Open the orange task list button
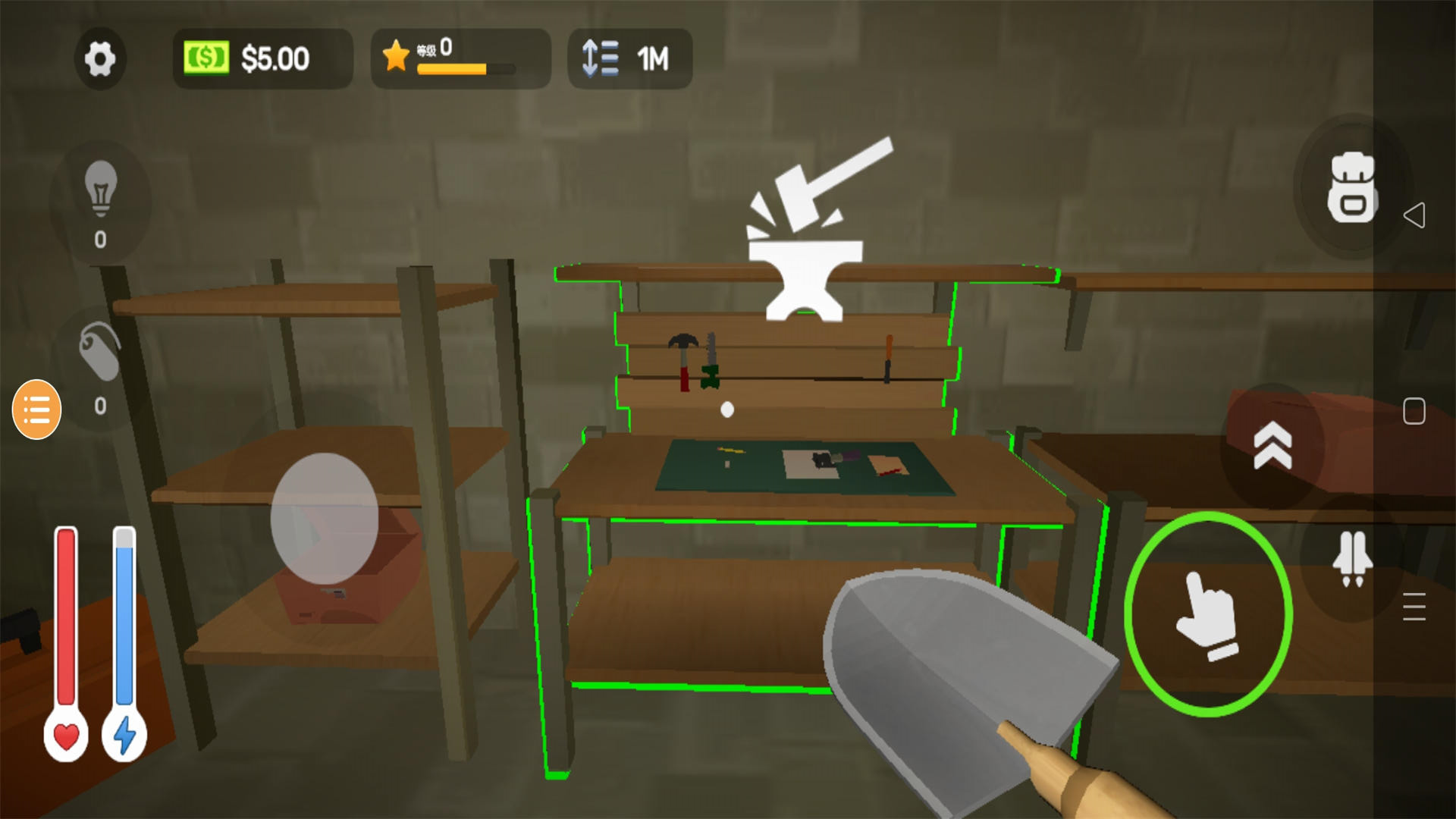The image size is (1456, 819). [x=36, y=409]
